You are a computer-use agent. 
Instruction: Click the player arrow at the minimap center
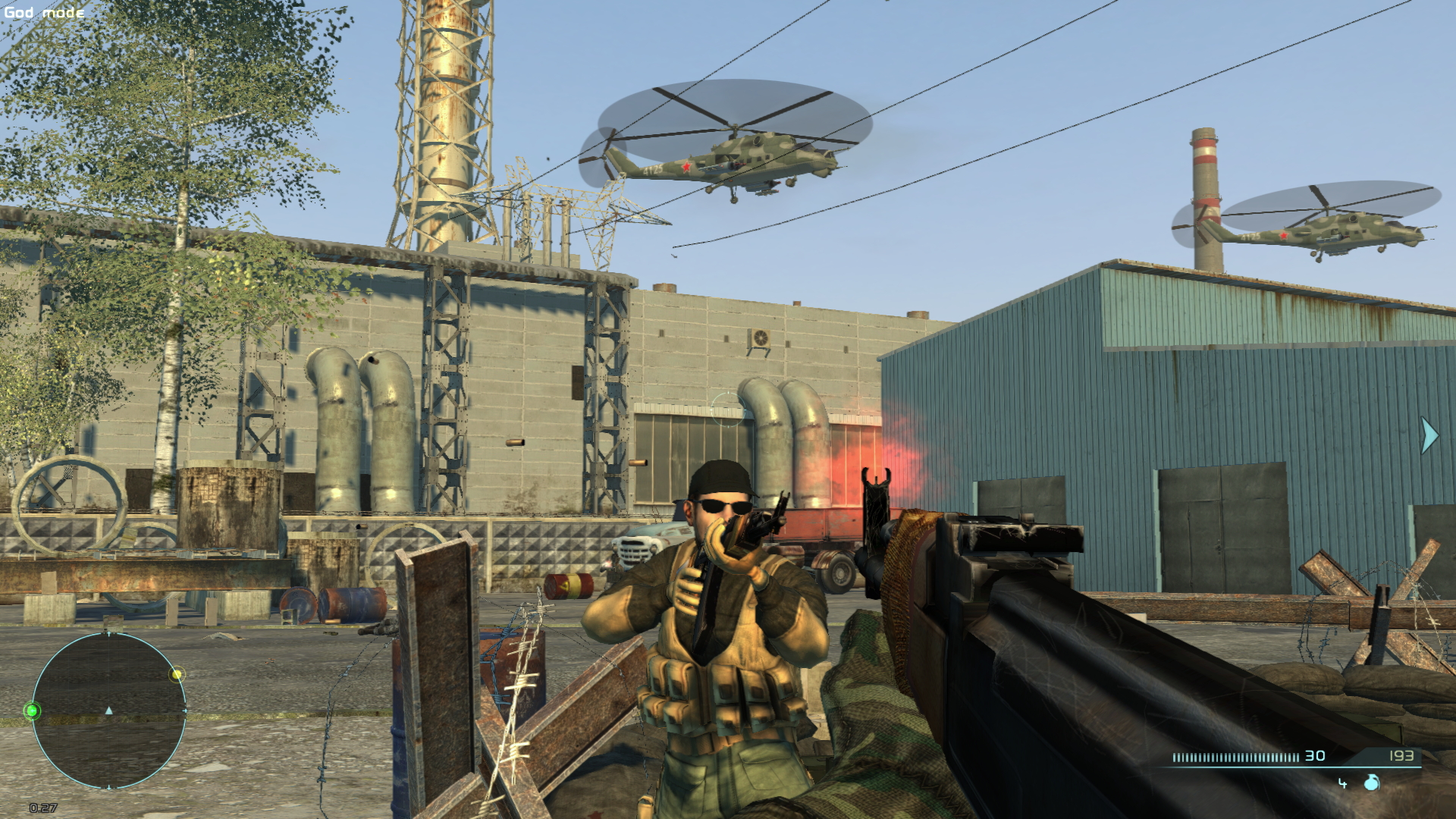108,711
